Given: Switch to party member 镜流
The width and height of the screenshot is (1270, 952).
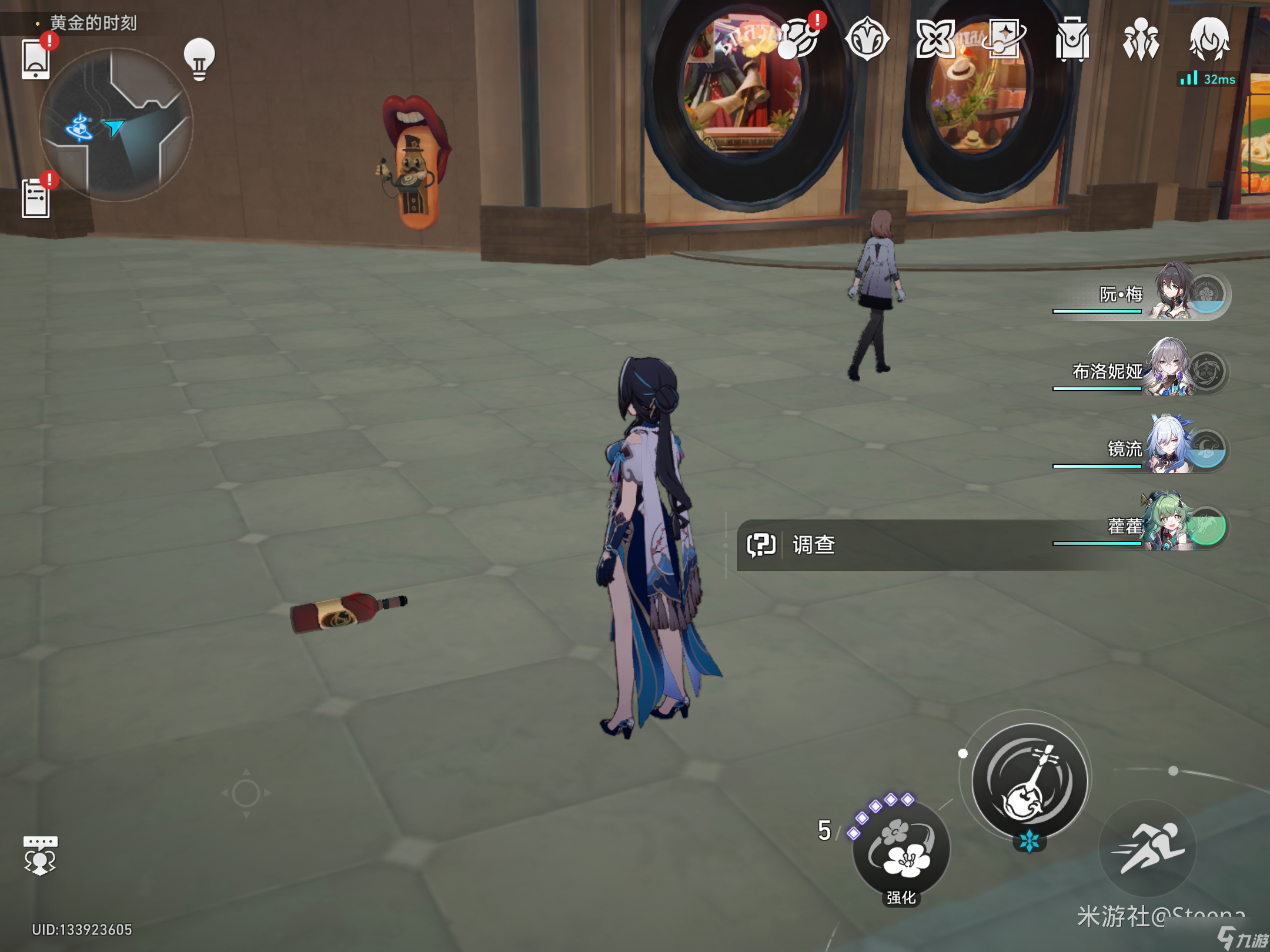Looking at the screenshot, I should 1170,448.
